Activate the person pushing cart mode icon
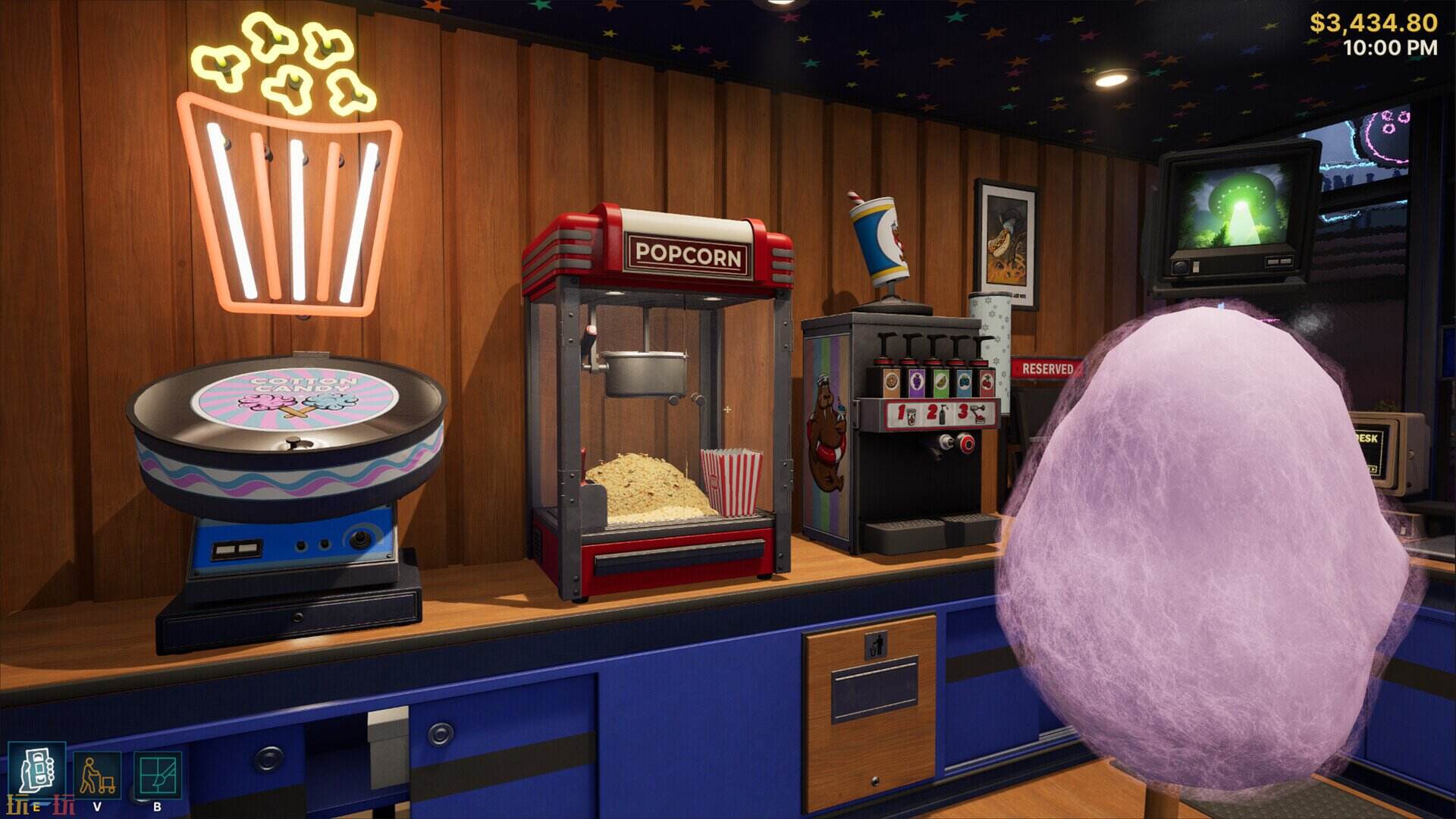 point(97,774)
